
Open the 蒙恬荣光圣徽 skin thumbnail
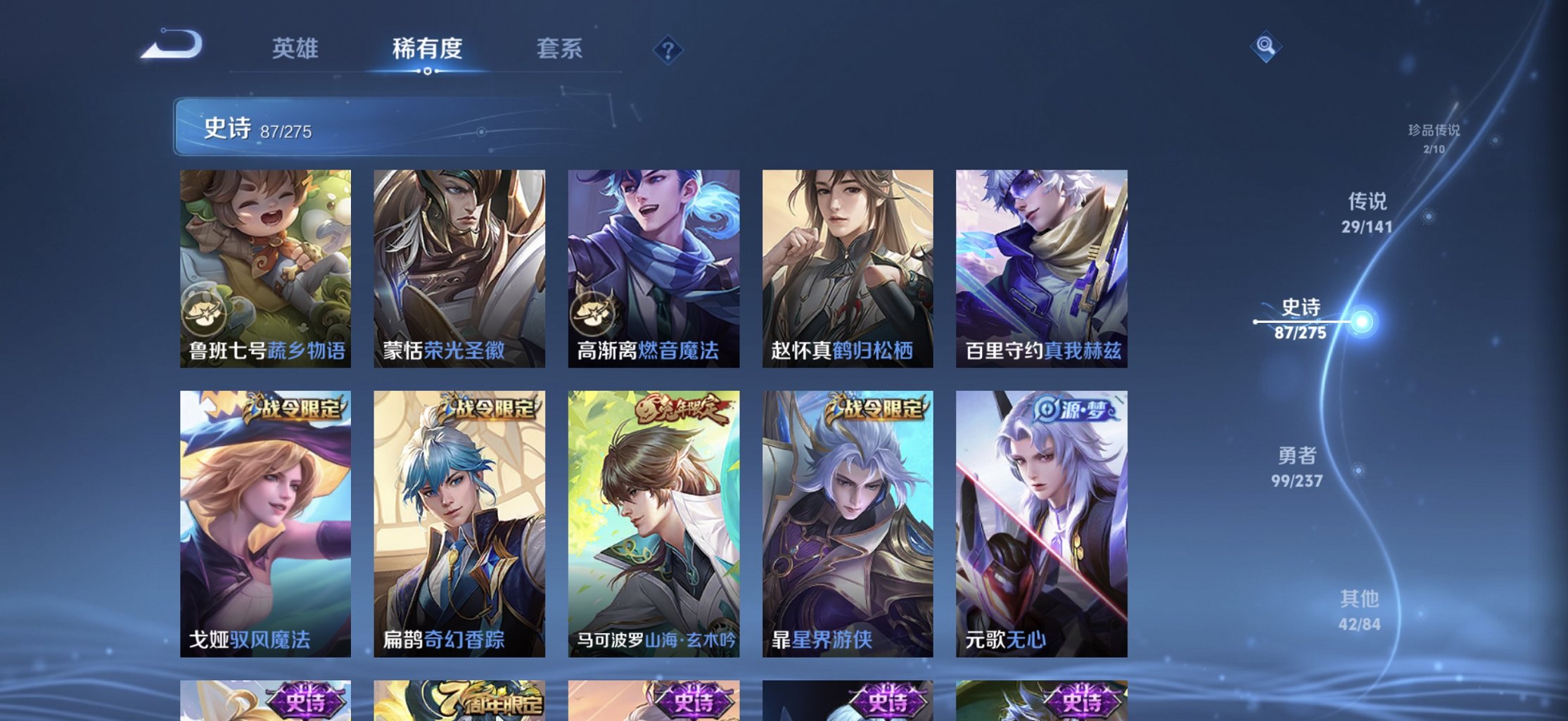click(459, 267)
